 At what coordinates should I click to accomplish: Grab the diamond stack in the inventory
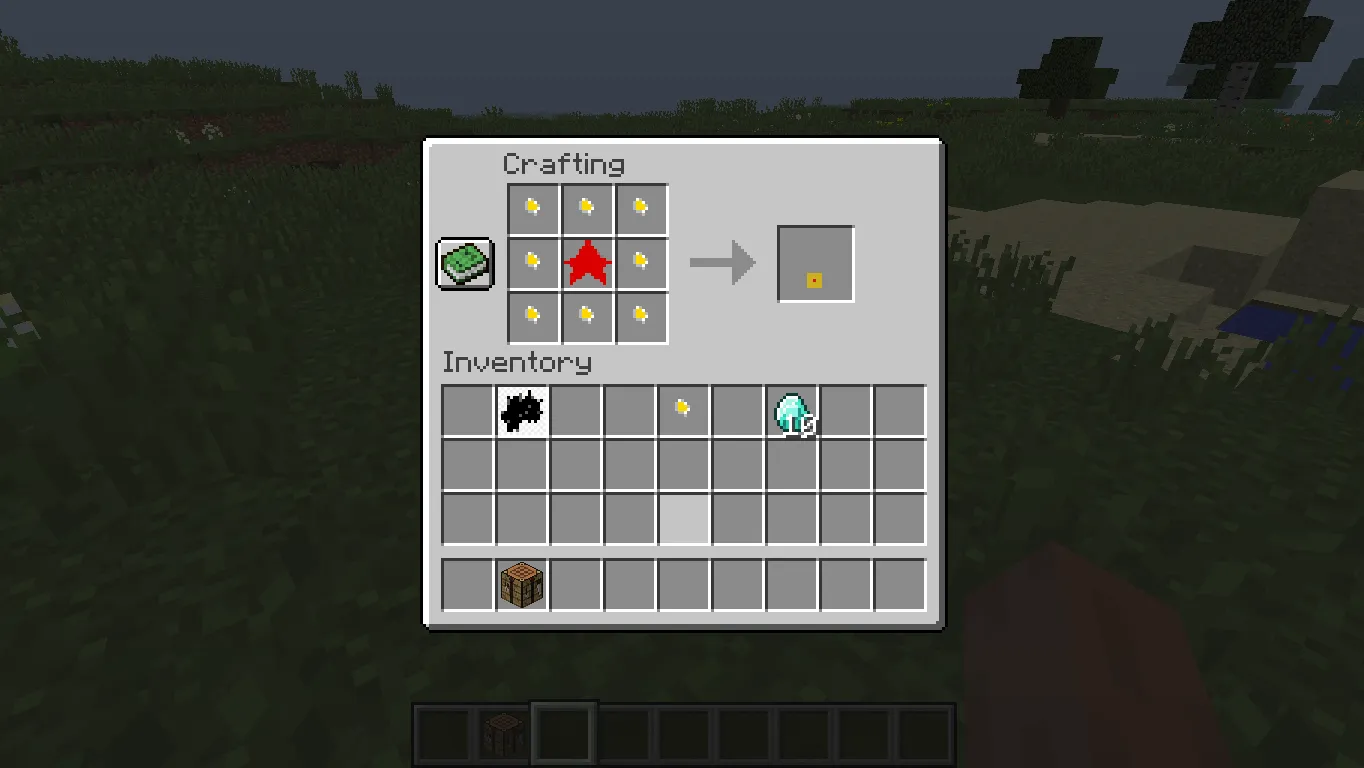click(791, 410)
